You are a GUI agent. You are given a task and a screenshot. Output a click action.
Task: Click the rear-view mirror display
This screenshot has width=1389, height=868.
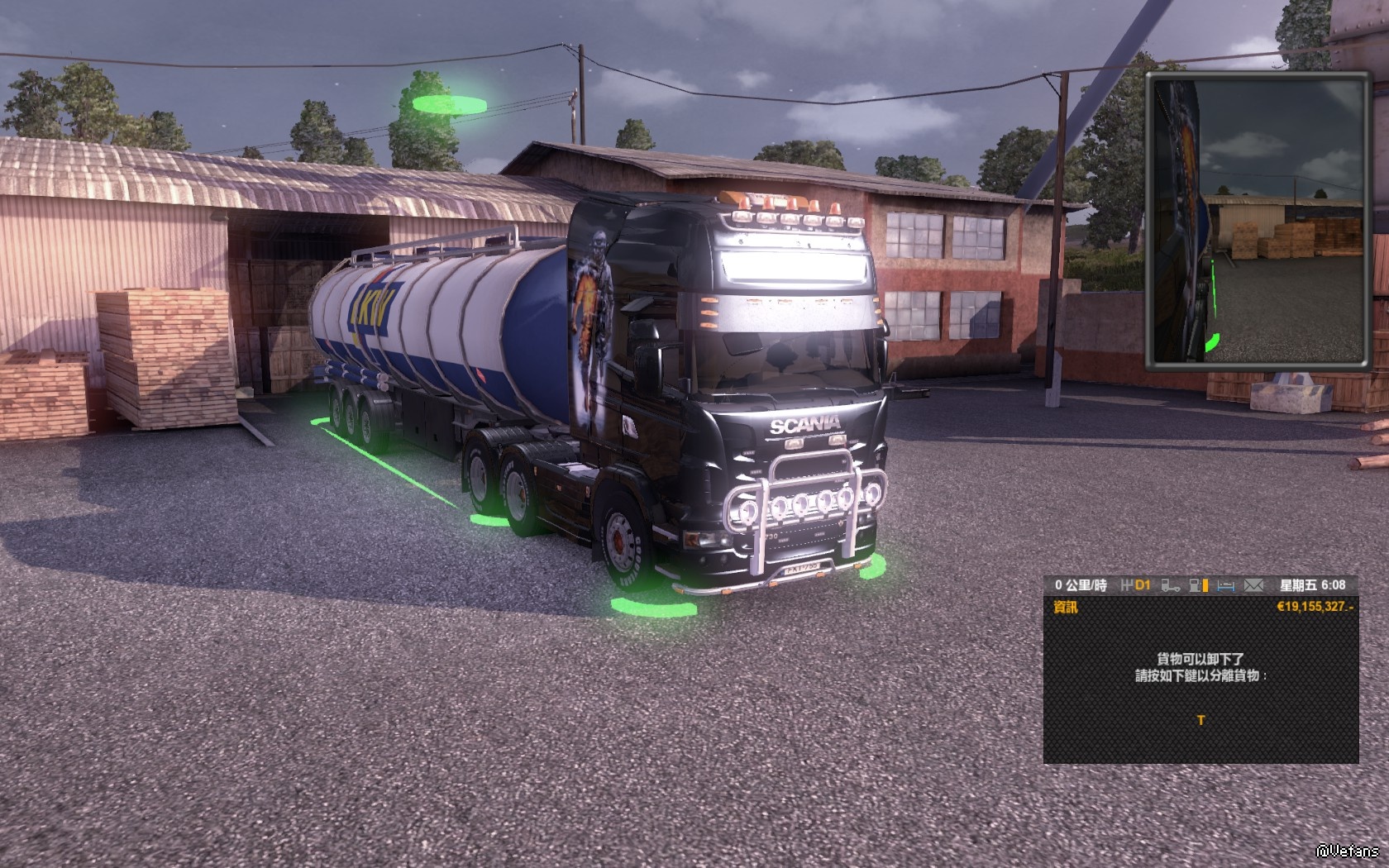(x=1258, y=221)
